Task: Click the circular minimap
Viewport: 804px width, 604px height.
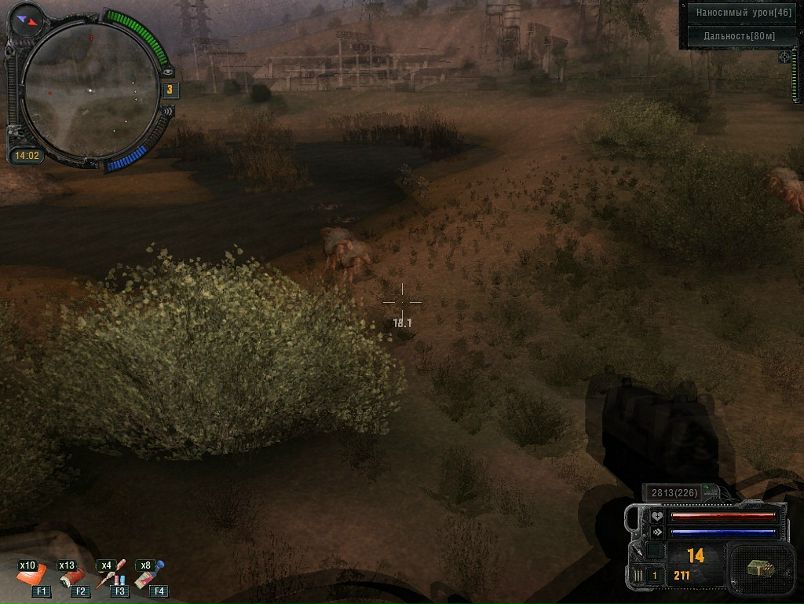Action: coord(89,89)
